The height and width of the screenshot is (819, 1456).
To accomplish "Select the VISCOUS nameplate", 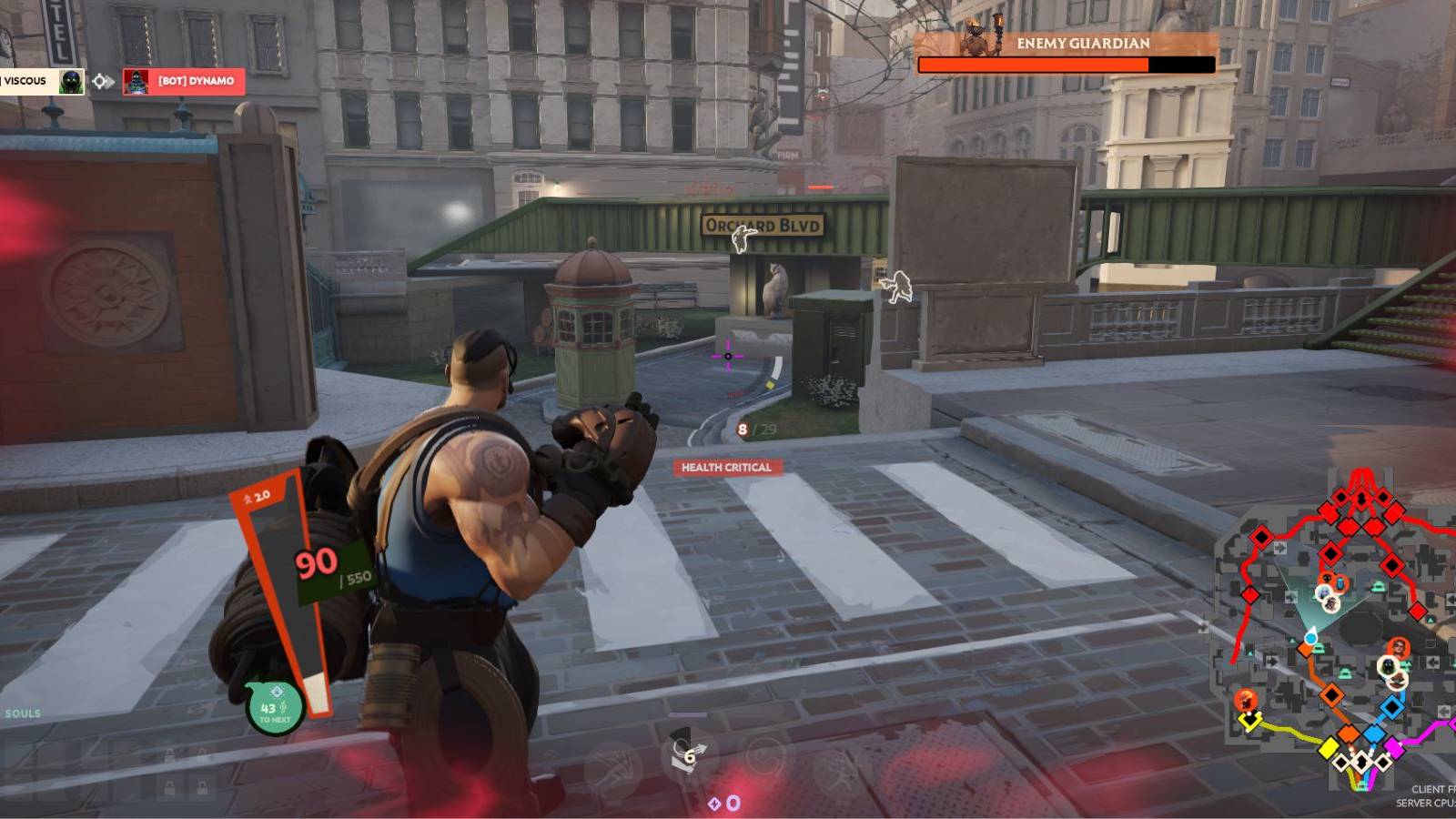I will (25, 81).
